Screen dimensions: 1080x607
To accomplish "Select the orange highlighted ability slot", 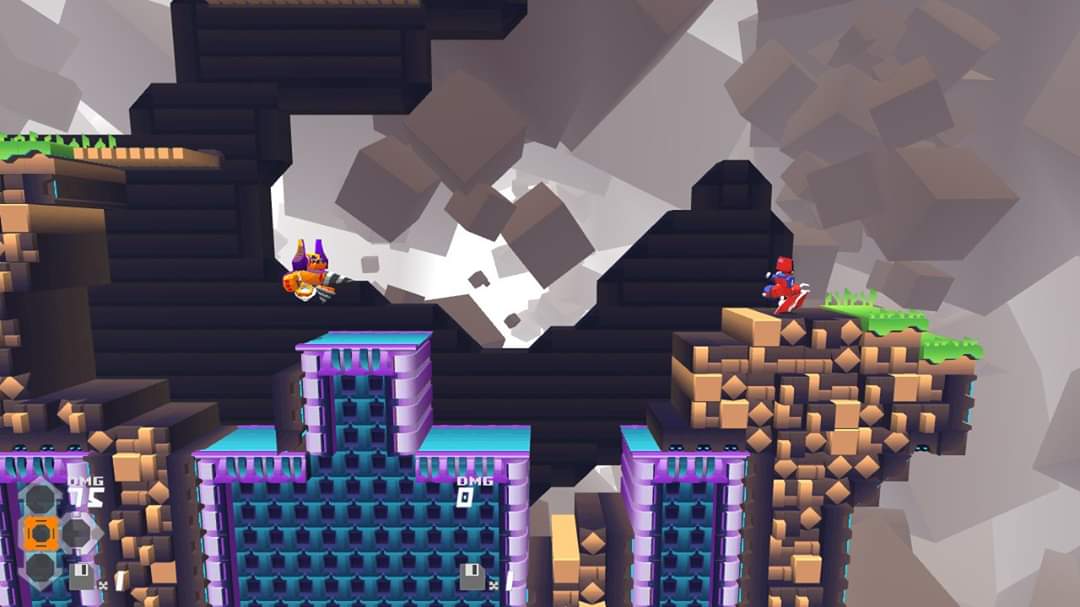I will 39,533.
